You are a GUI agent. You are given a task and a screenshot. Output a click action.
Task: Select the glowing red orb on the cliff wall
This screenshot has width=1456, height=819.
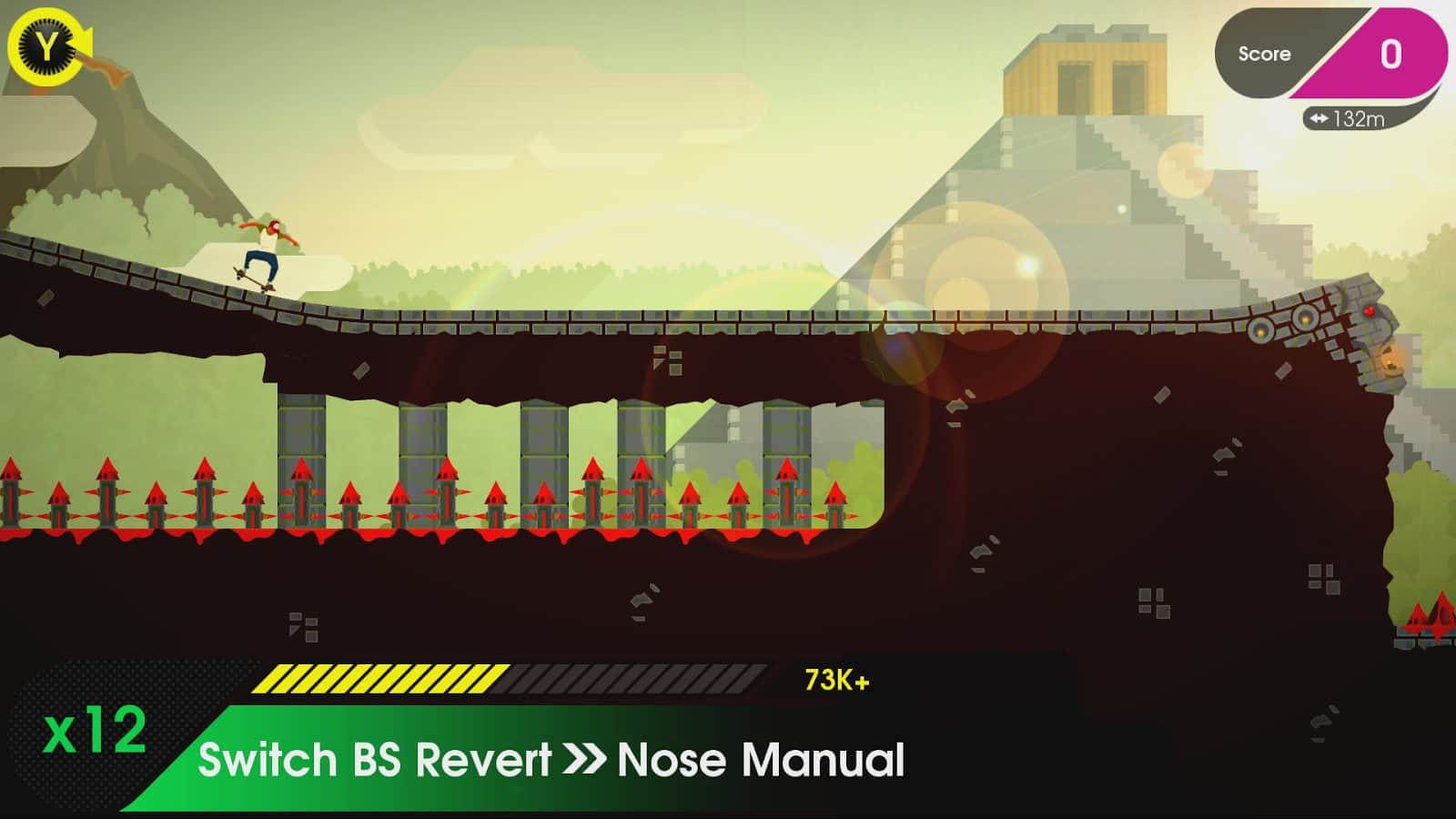(1369, 311)
